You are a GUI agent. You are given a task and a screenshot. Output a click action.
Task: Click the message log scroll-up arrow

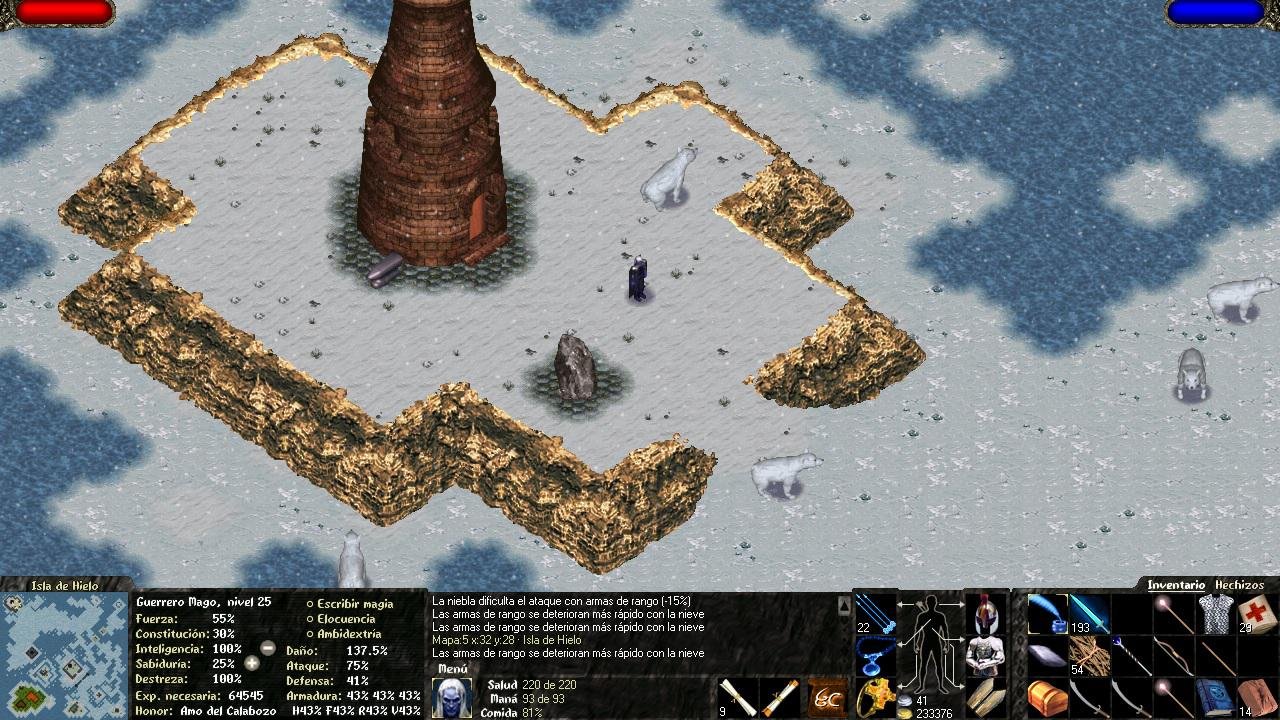pyautogui.click(x=844, y=606)
